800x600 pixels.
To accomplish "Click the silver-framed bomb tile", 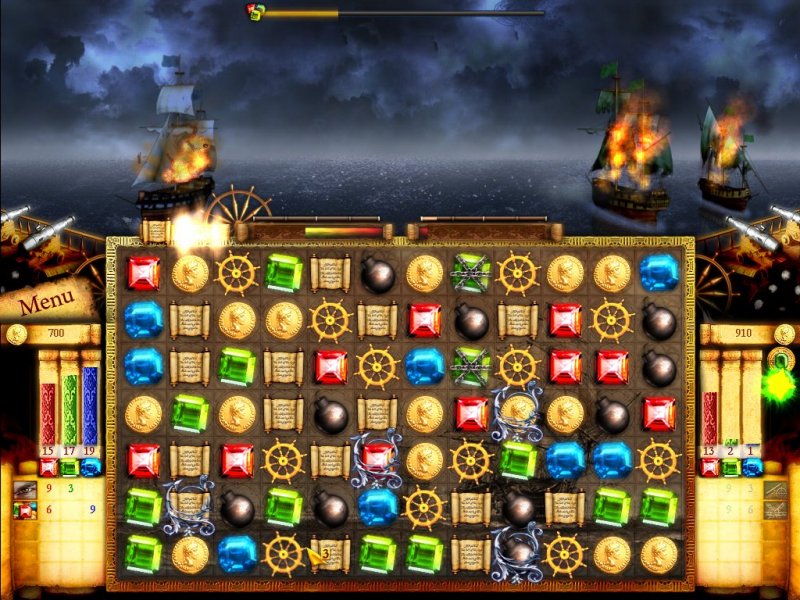I will pyautogui.click(x=518, y=552).
